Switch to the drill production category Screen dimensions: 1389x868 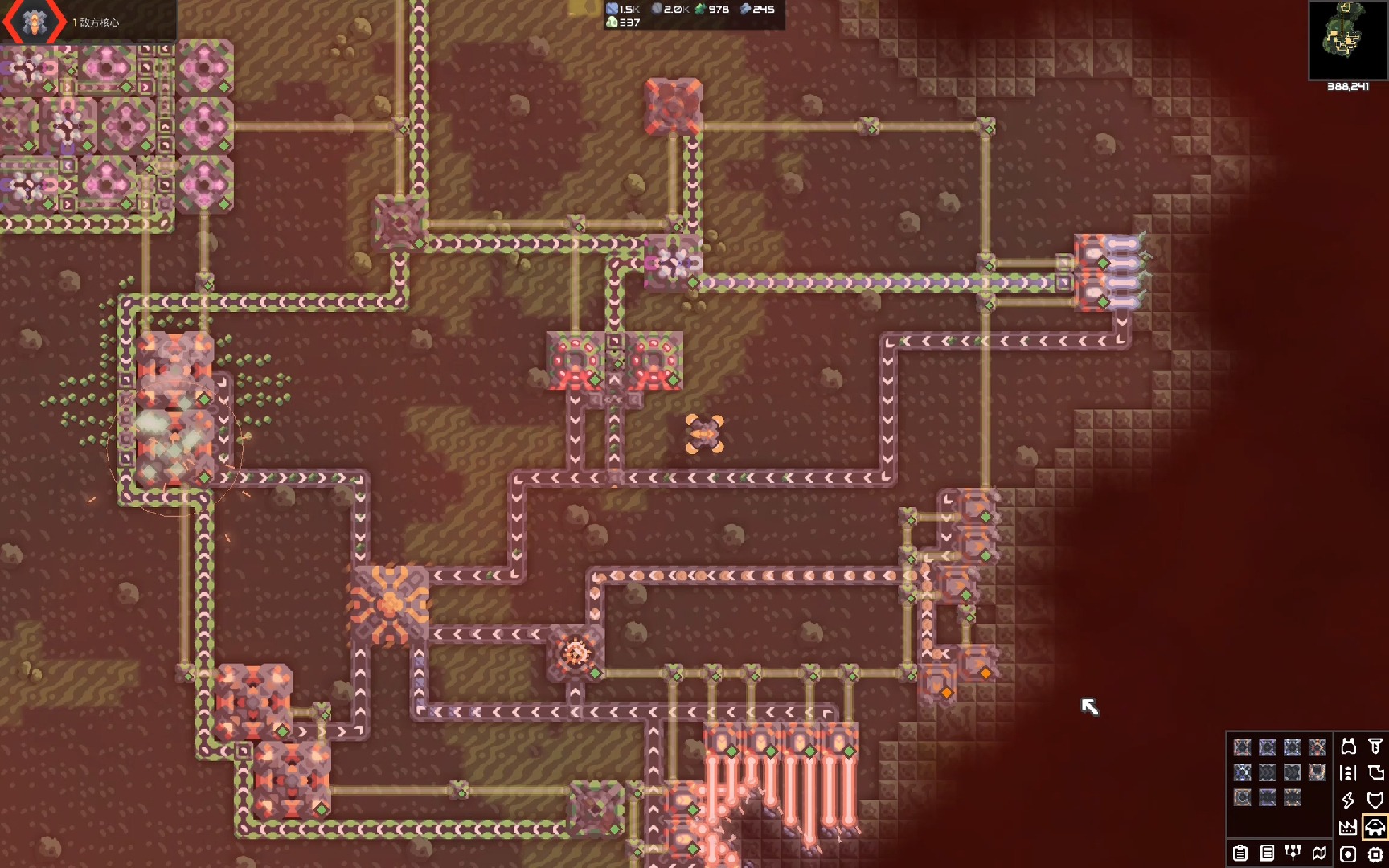[1375, 747]
